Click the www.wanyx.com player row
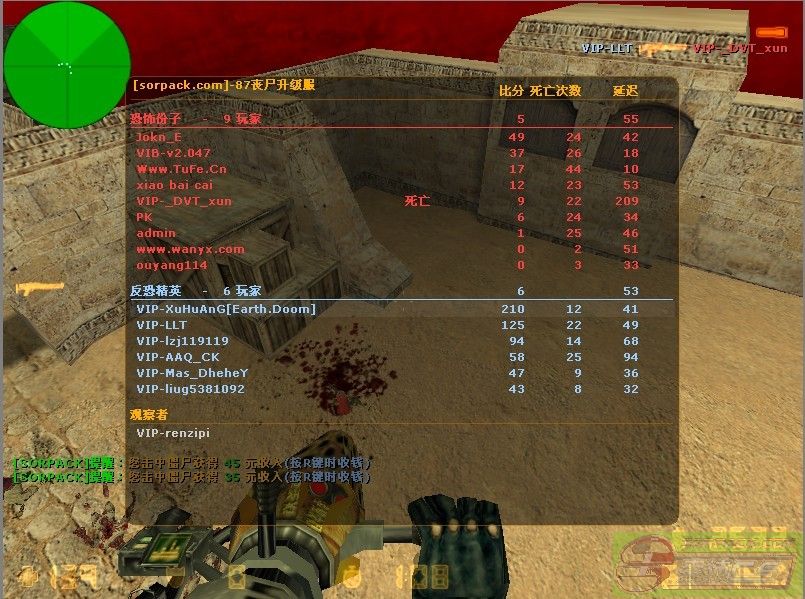Image resolution: width=805 pixels, height=599 pixels. click(x=190, y=249)
